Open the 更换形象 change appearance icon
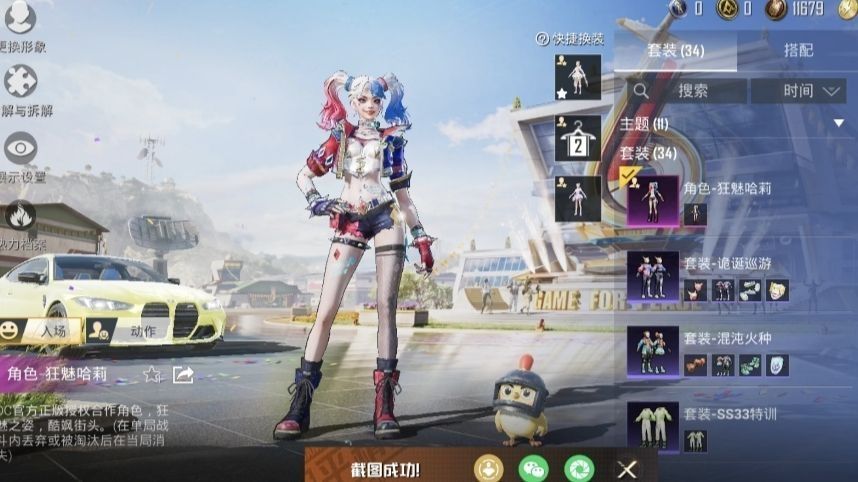858x482 pixels. (x=20, y=18)
